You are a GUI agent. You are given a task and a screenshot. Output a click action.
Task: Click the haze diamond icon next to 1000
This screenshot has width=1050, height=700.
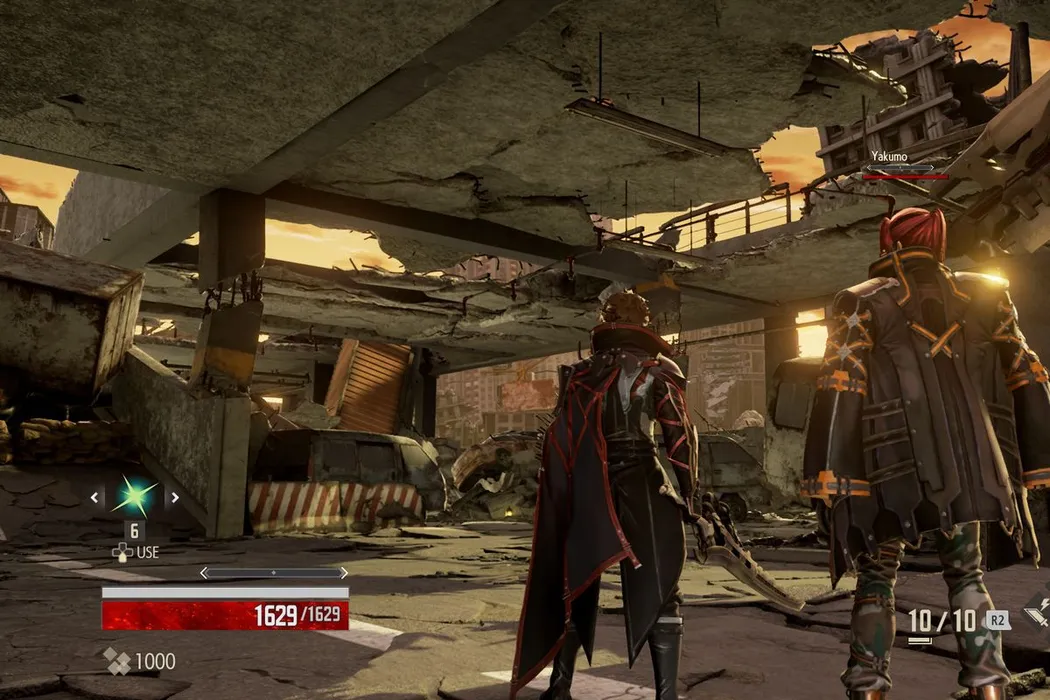click(117, 661)
